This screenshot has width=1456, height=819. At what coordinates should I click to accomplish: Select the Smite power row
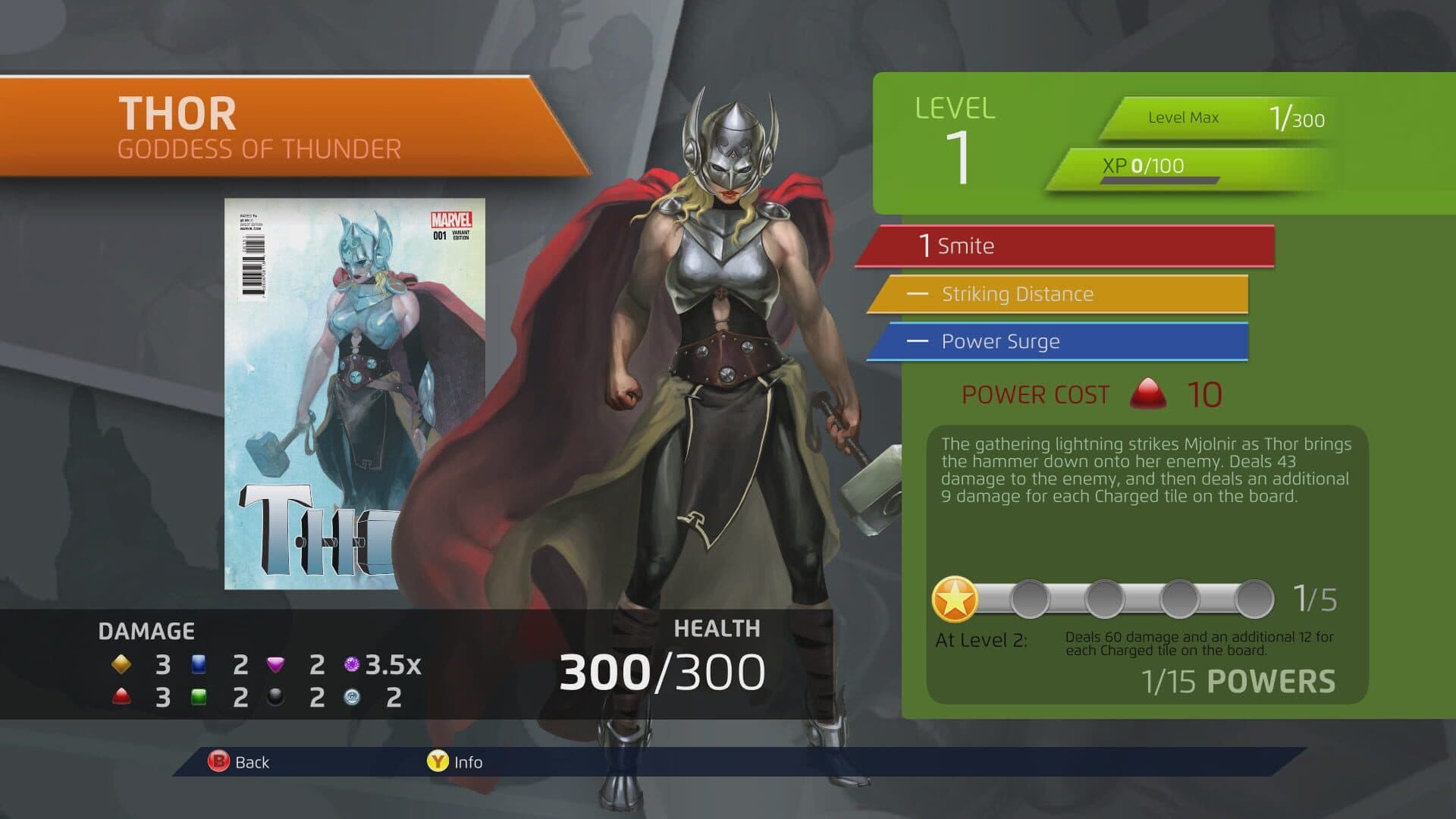[x=1065, y=246]
